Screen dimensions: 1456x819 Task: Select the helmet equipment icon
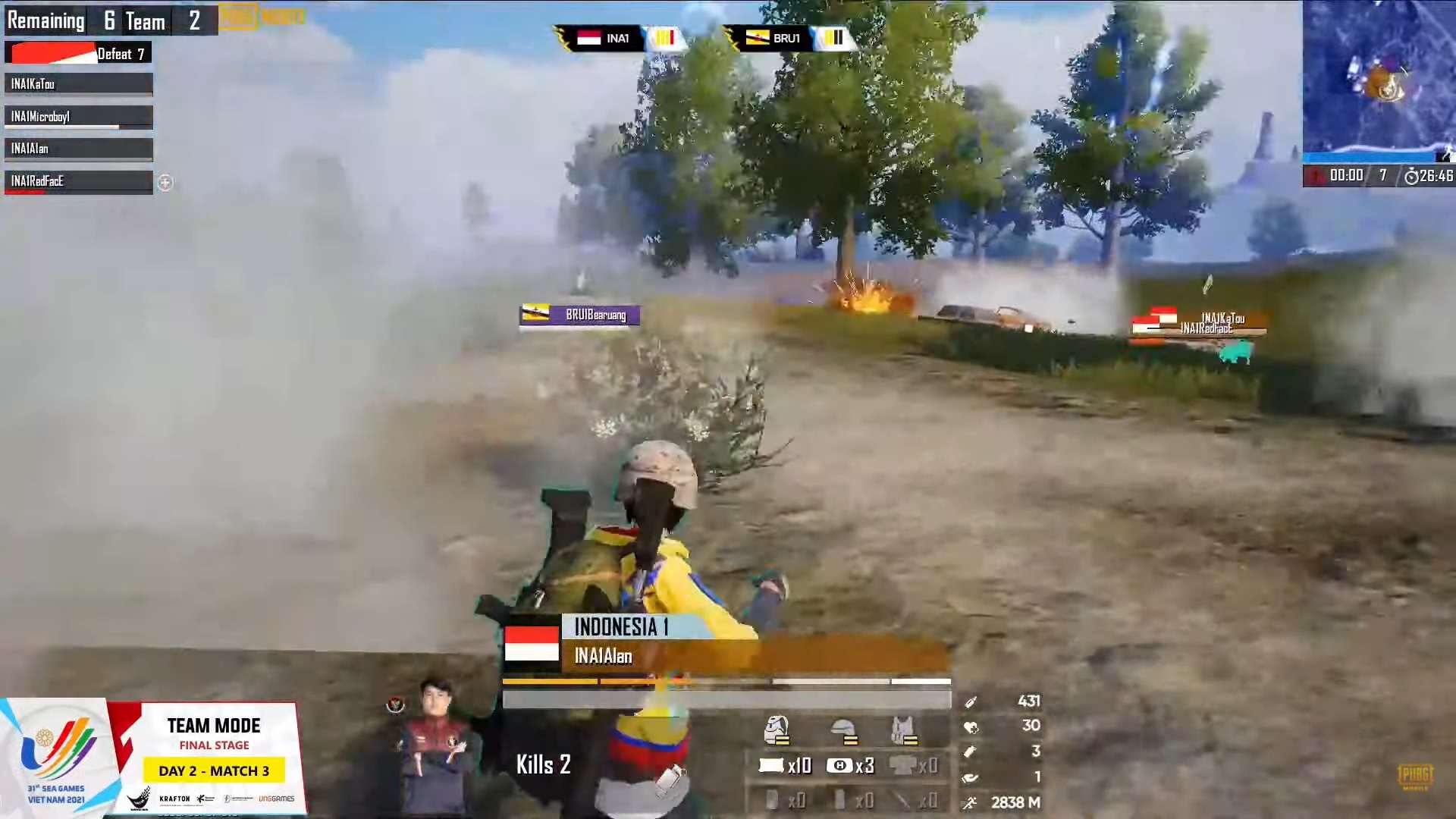843,730
